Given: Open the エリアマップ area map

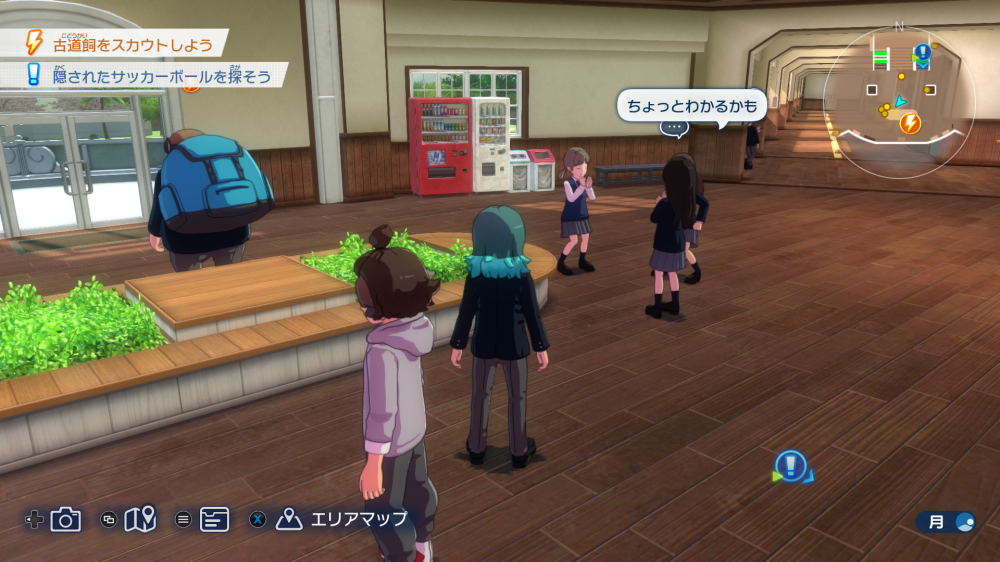Looking at the screenshot, I should [x=345, y=519].
